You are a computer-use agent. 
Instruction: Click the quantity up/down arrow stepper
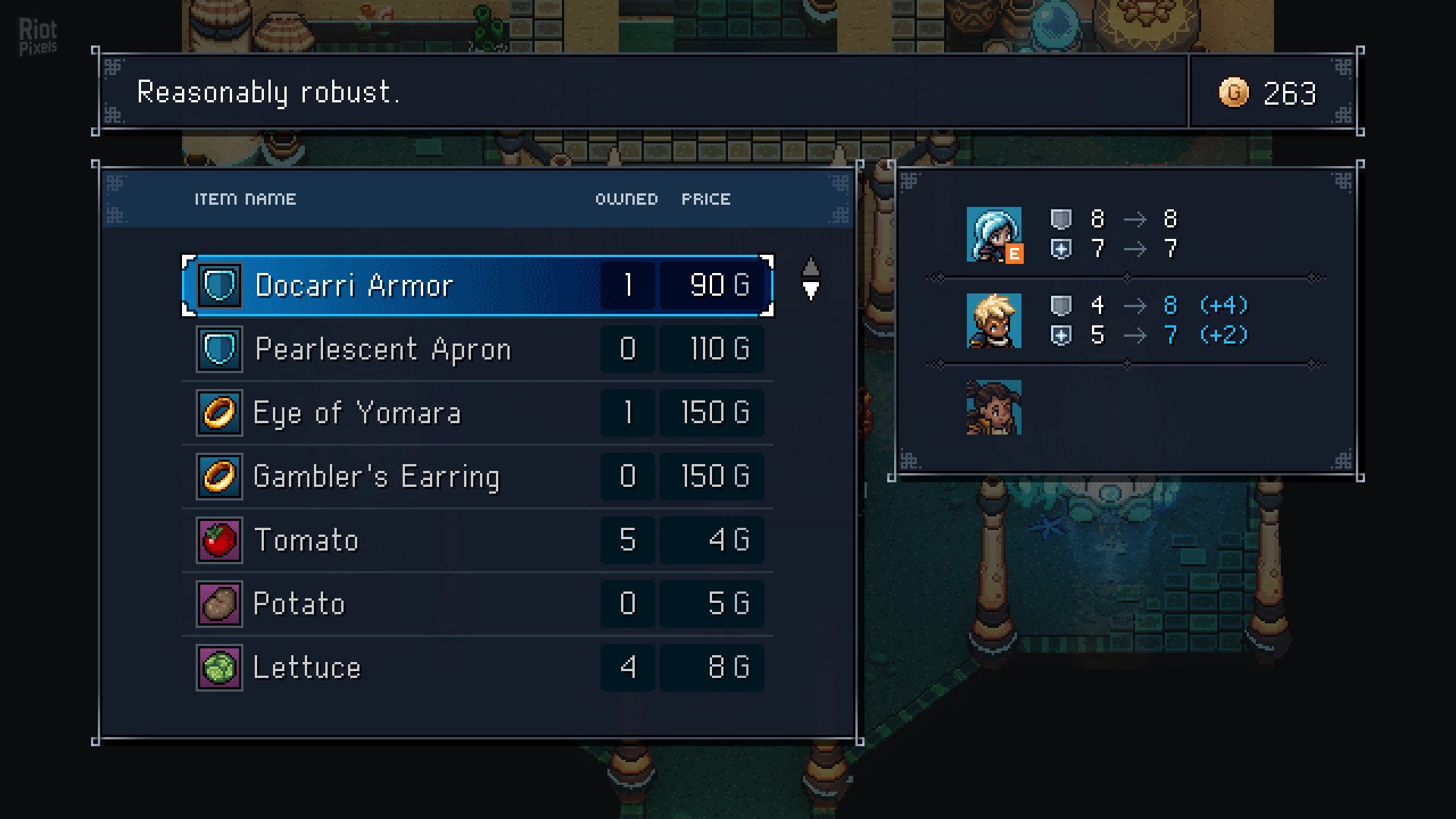point(811,279)
